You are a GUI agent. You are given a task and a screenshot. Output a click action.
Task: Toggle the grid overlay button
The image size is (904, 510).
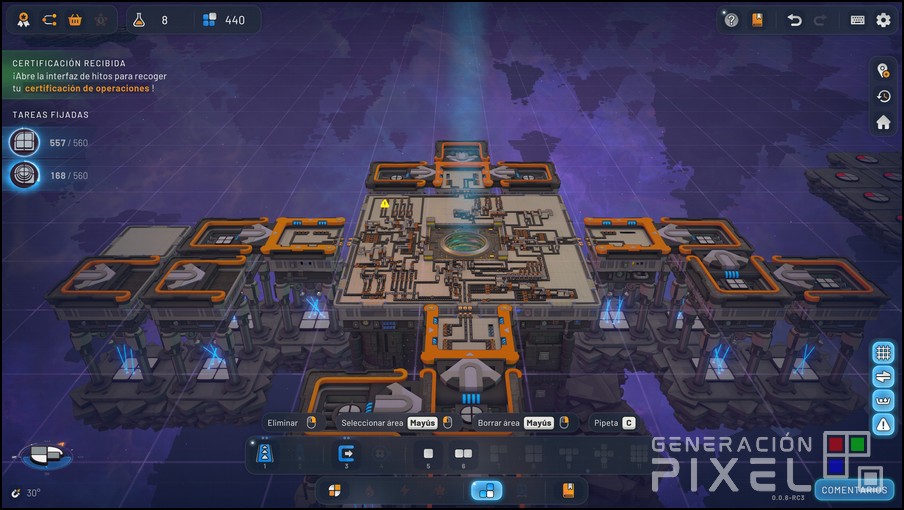tap(883, 352)
